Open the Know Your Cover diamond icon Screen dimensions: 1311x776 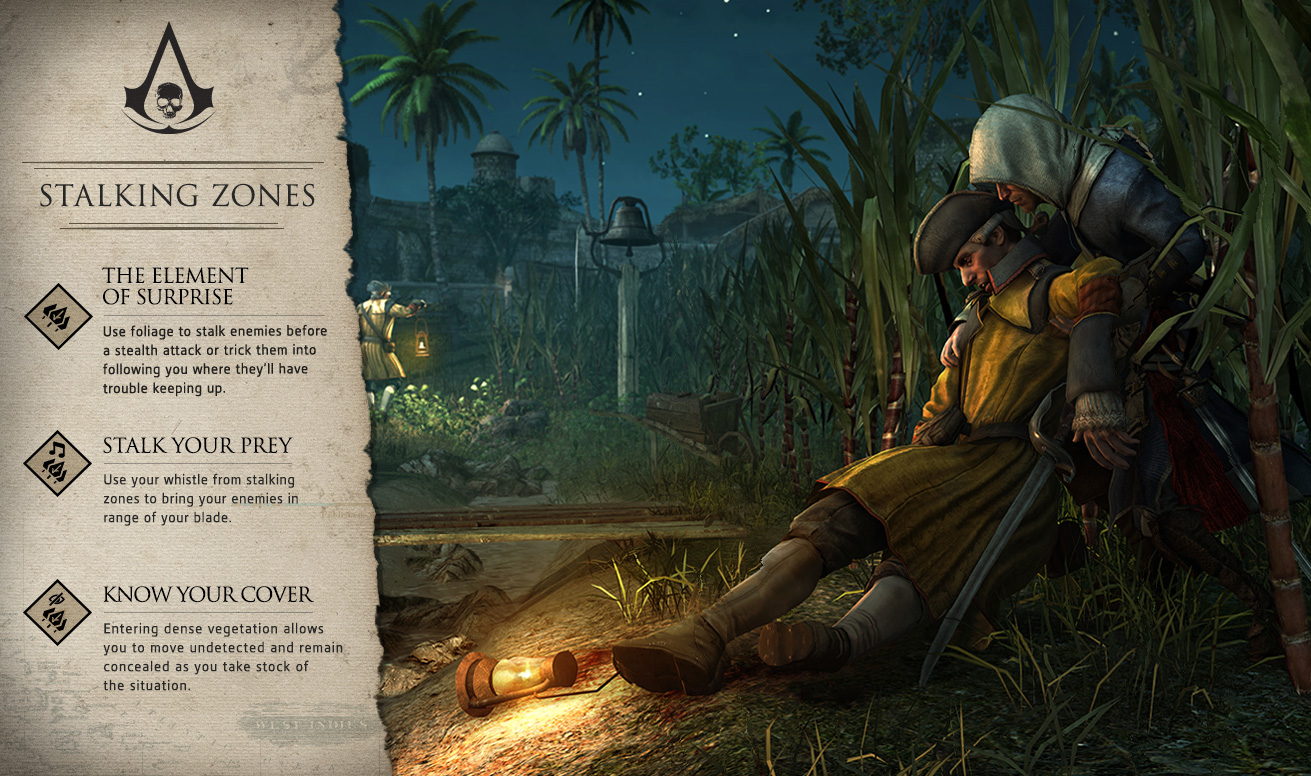click(x=58, y=612)
